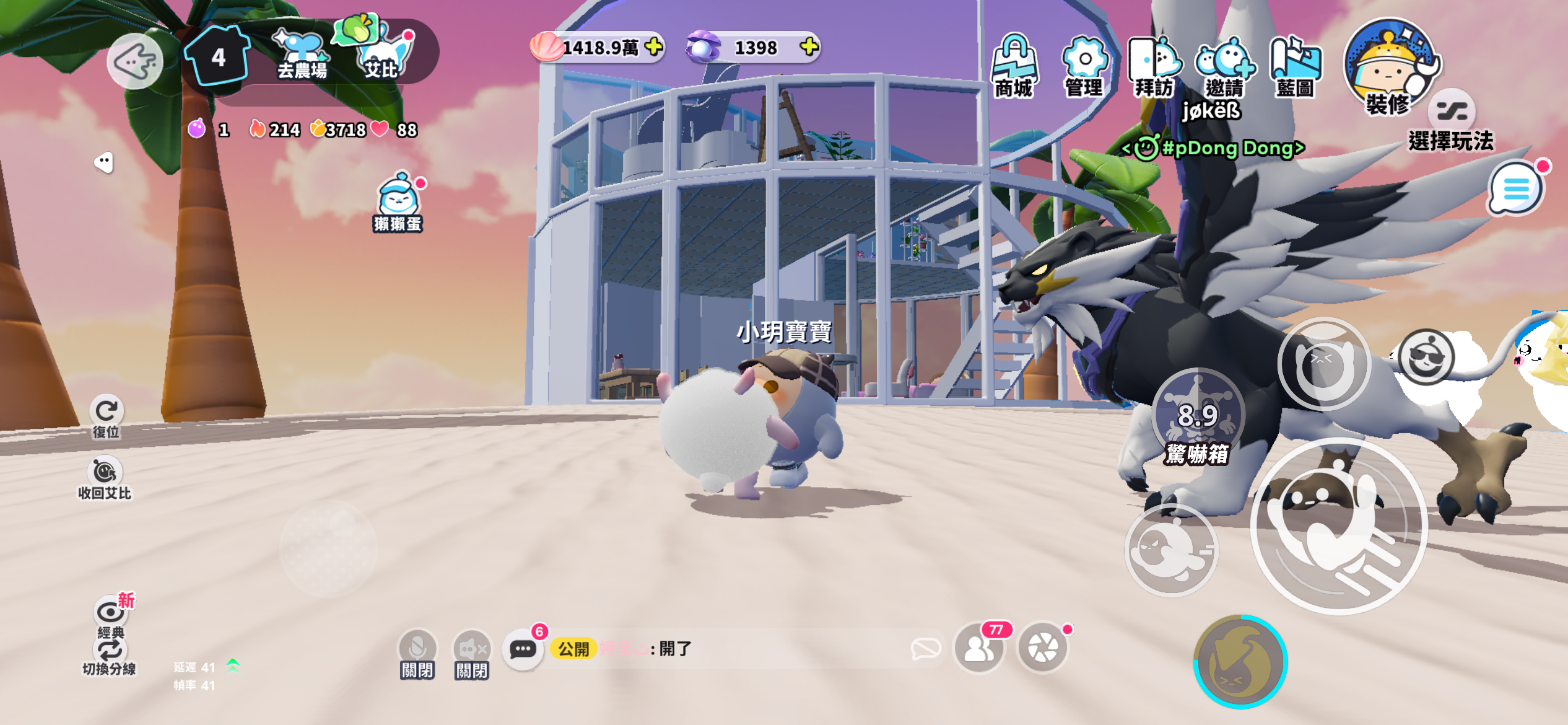This screenshot has width=1568, height=725.
Task: Open 選擇玩法 game mode selector
Action: pyautogui.click(x=1451, y=124)
